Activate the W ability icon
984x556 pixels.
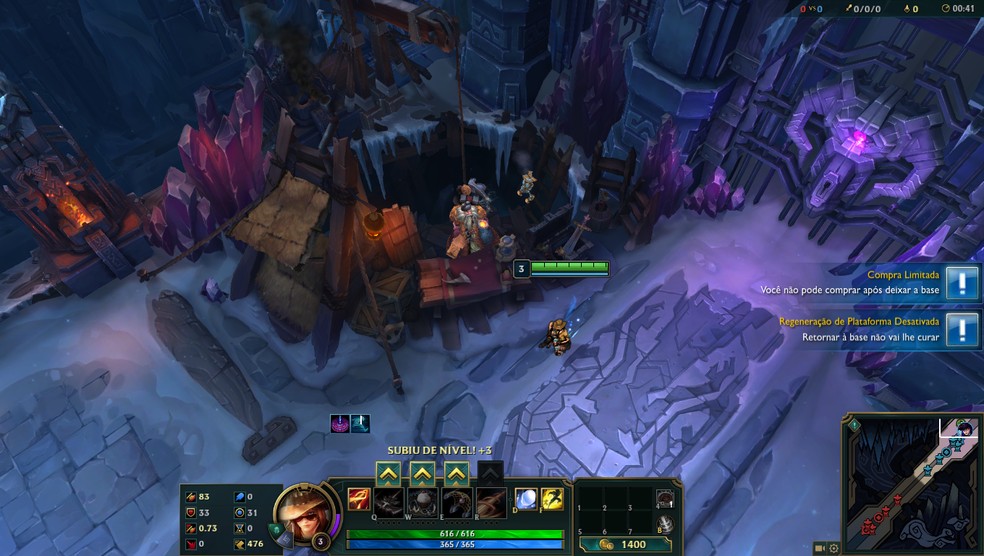(x=422, y=501)
